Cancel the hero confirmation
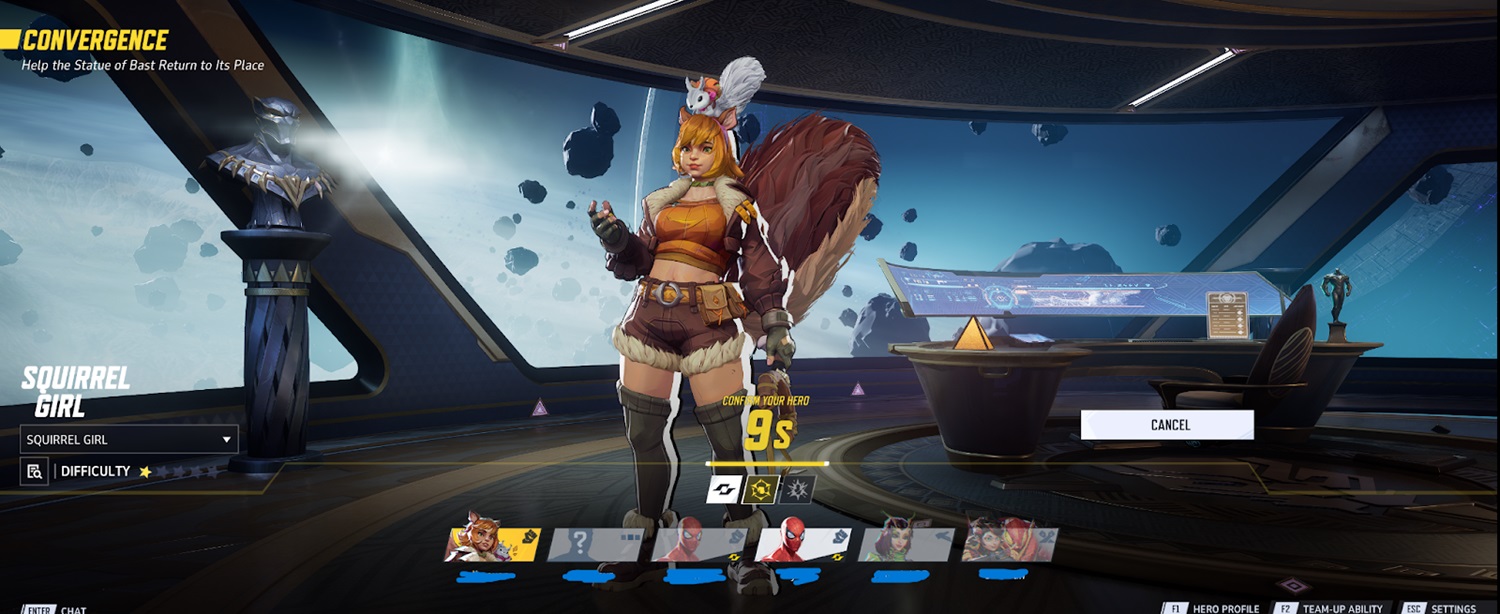Screen dimensions: 1500x614 coord(1167,425)
